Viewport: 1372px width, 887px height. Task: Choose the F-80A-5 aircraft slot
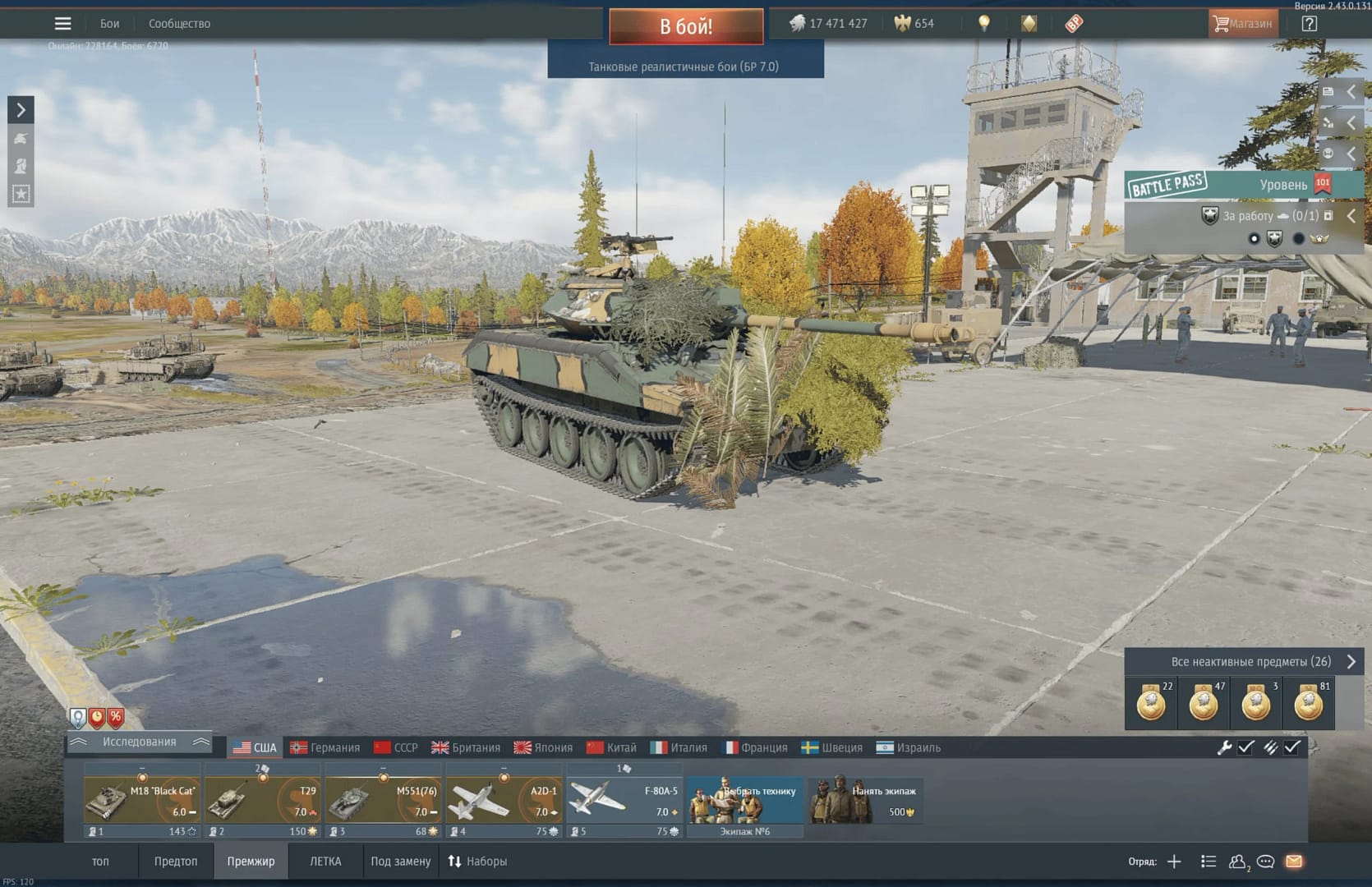pos(624,802)
